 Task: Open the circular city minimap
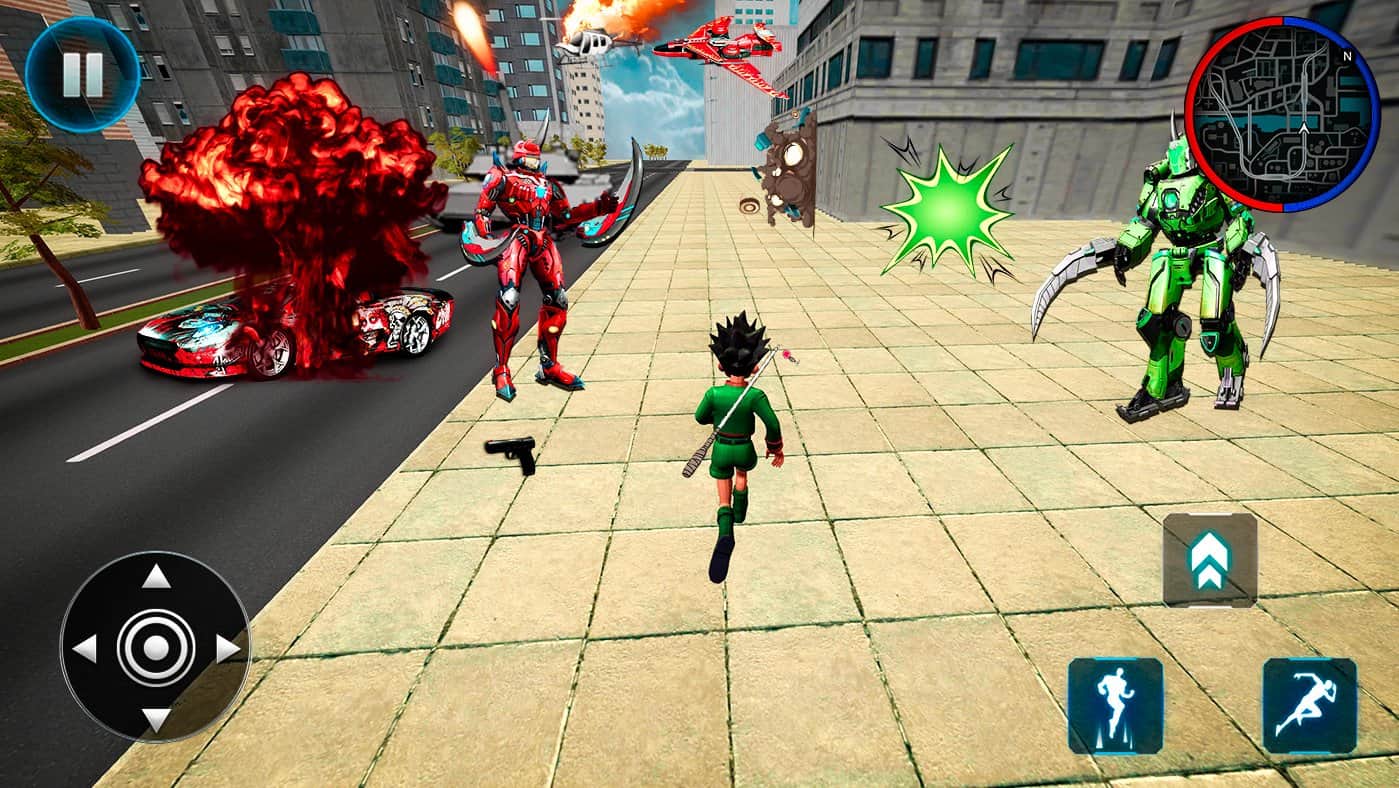pos(1282,114)
